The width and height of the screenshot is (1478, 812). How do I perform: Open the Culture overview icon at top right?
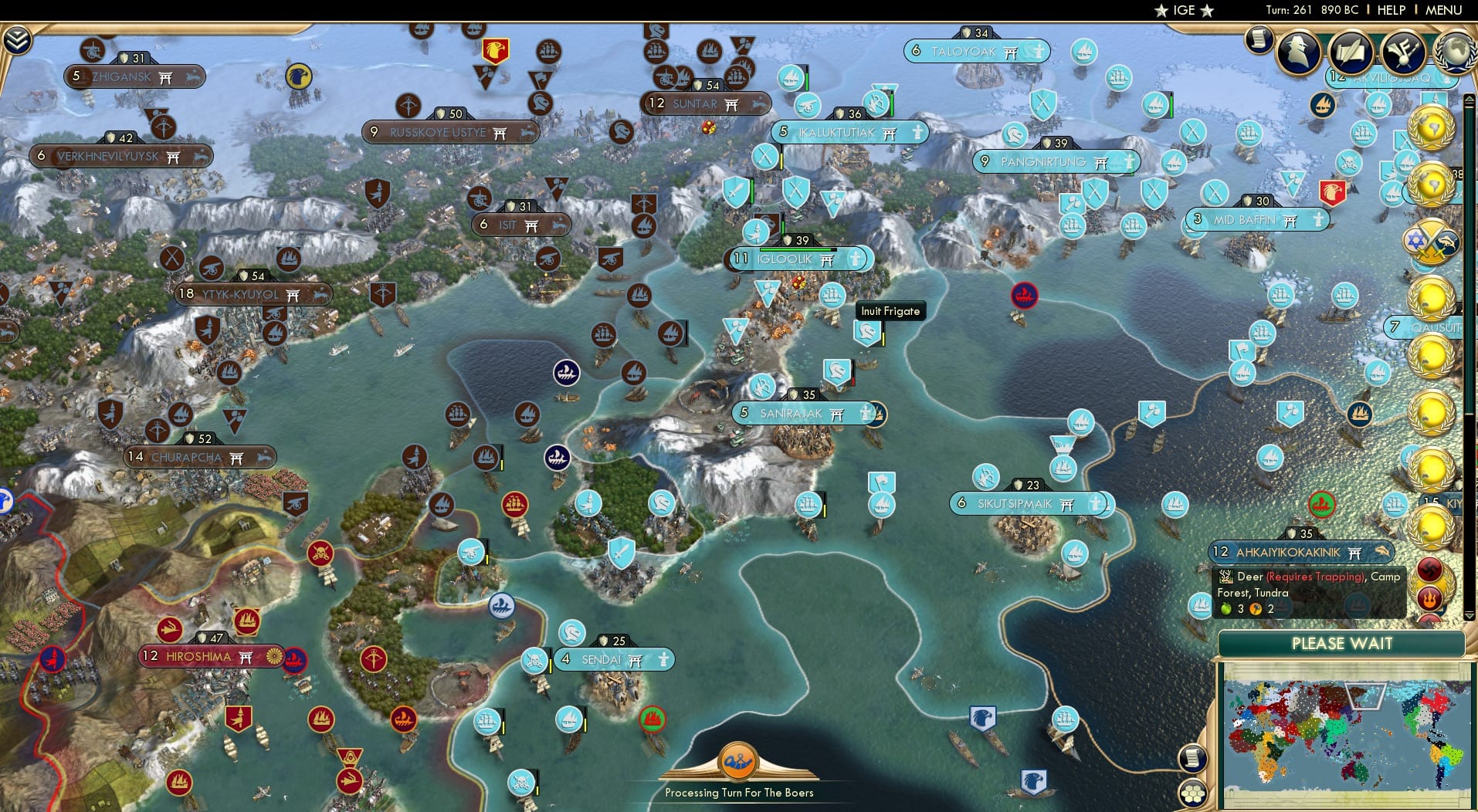1403,53
